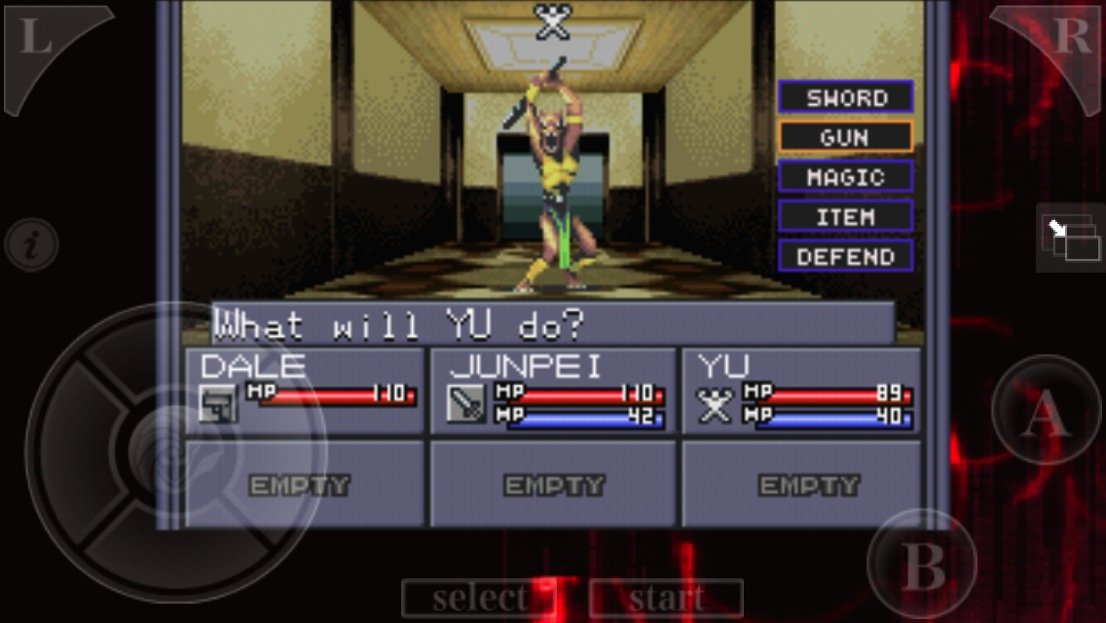The height and width of the screenshot is (623, 1106).
Task: Select the GUN command
Action: [x=846, y=137]
